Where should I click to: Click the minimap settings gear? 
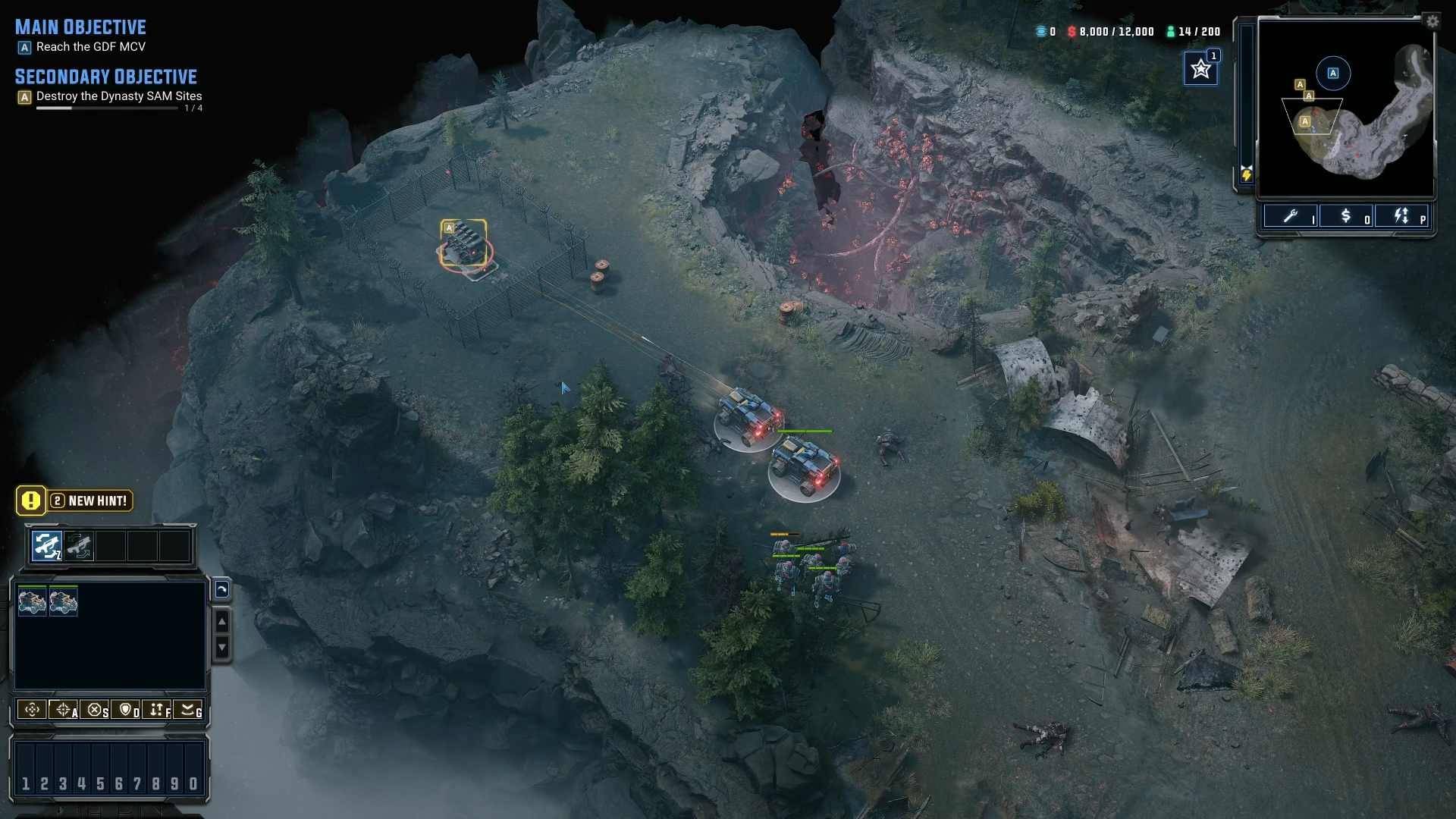point(1432,21)
